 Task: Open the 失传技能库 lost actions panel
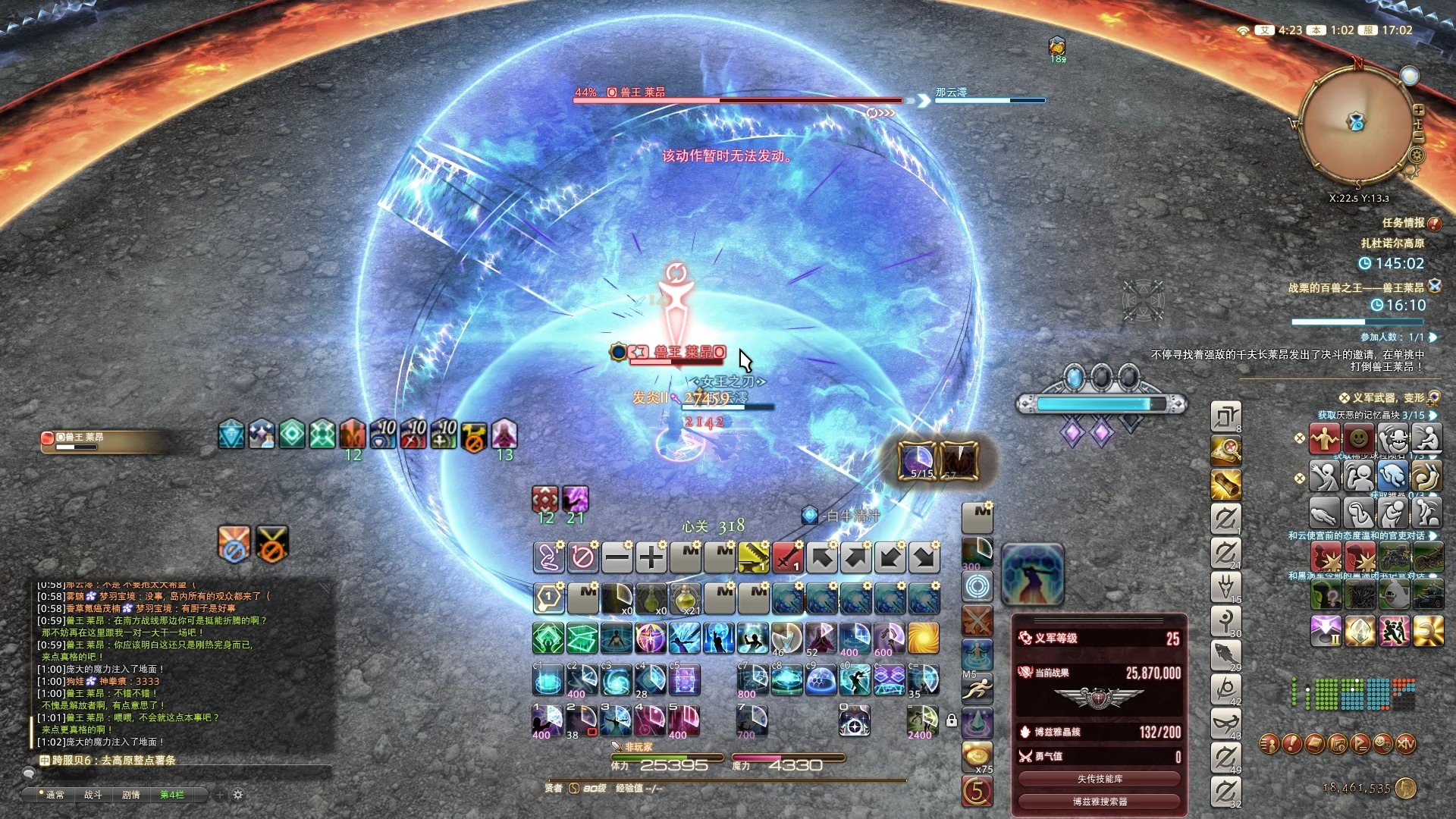click(1099, 779)
